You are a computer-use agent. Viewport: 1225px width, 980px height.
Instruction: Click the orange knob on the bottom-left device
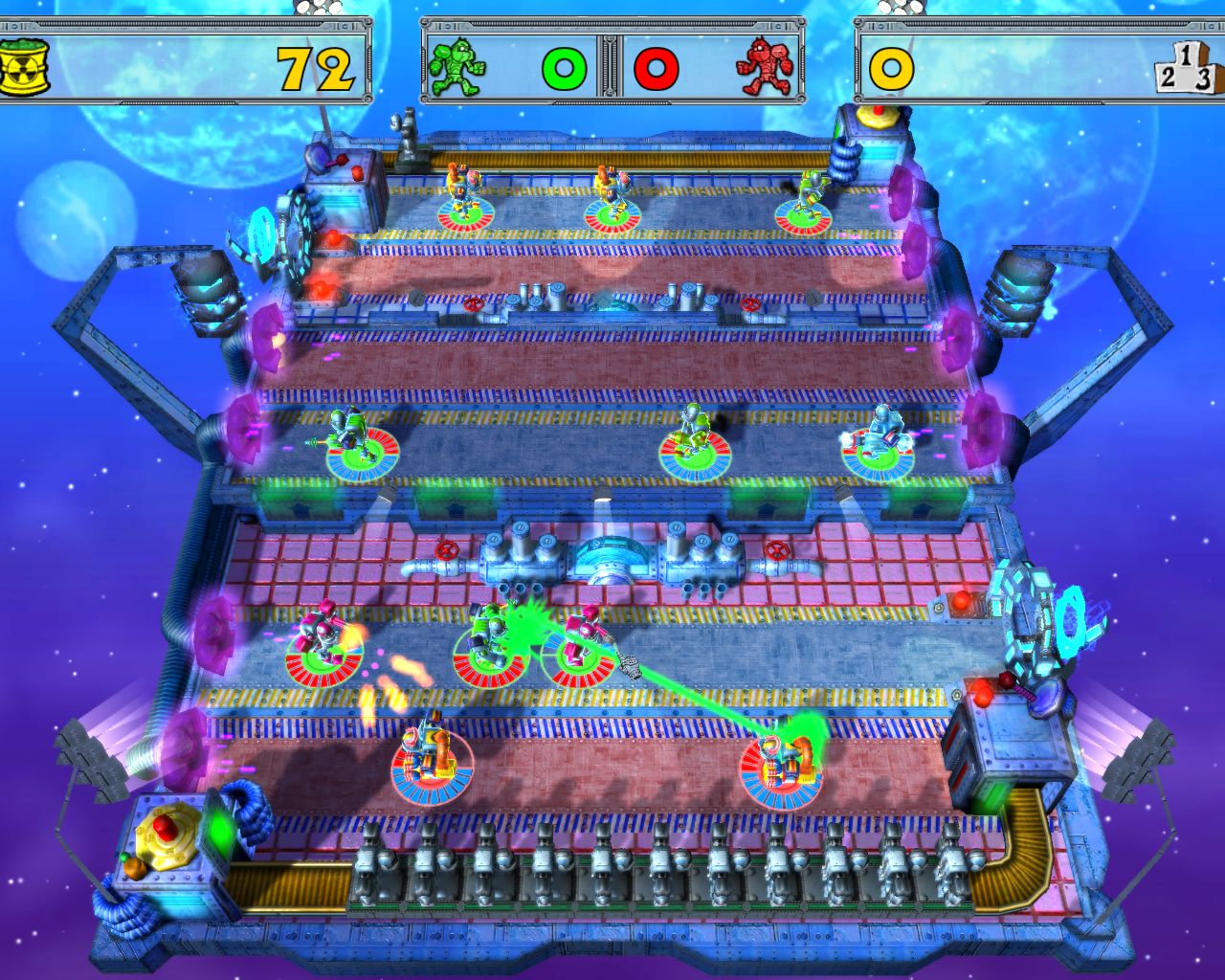(x=135, y=867)
